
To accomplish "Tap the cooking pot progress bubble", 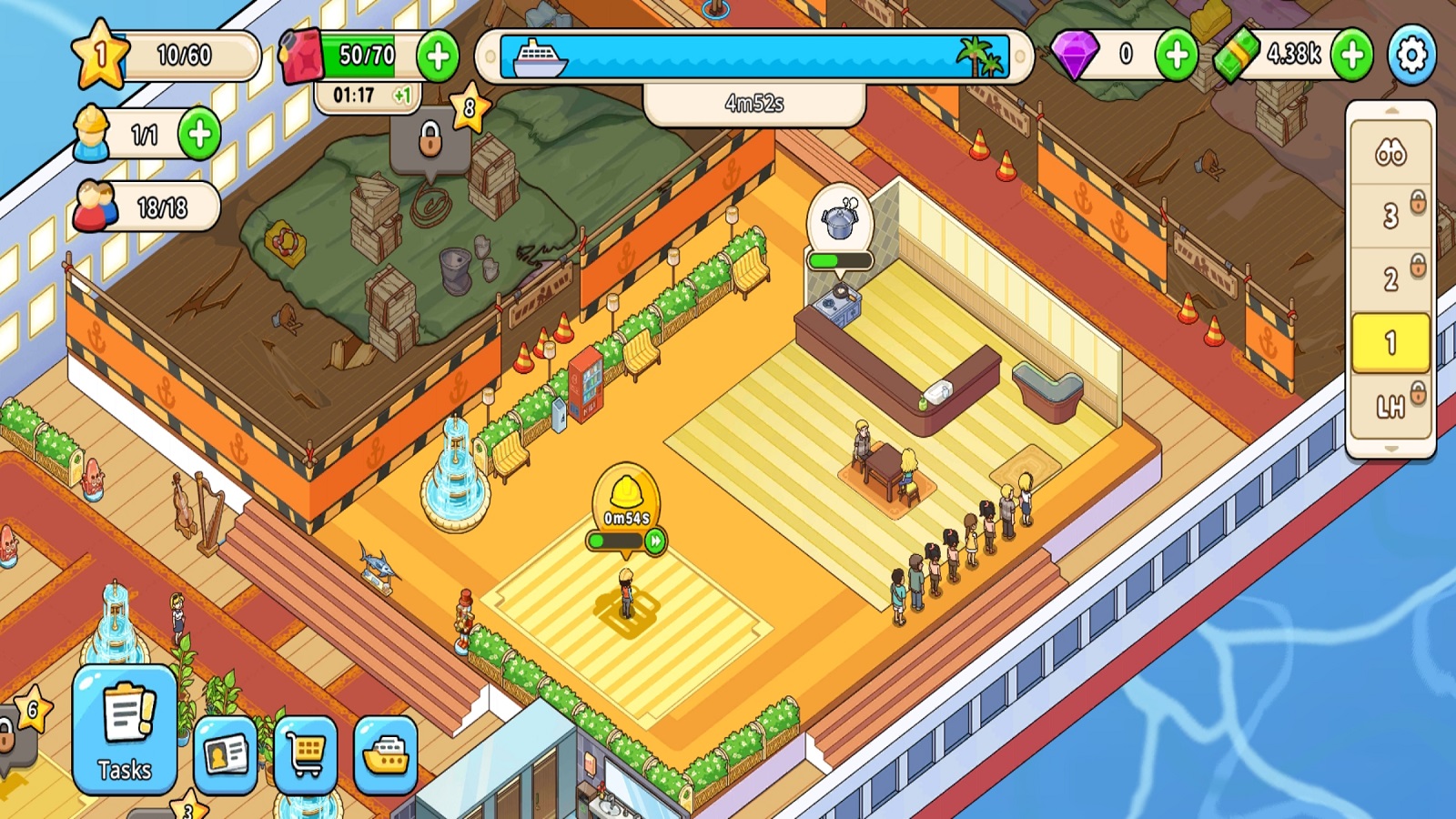I will click(840, 223).
